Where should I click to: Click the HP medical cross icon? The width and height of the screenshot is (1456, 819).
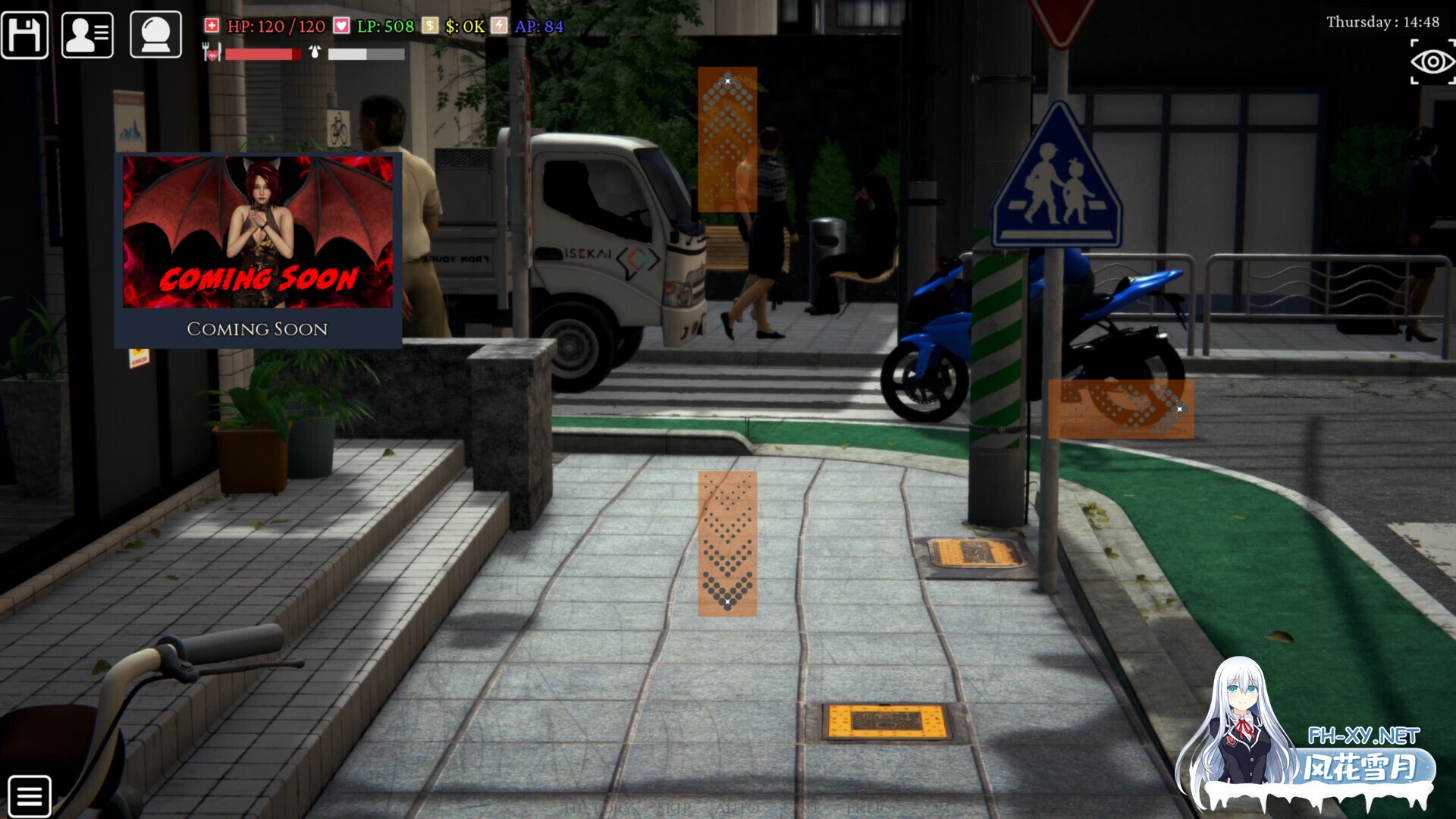click(x=211, y=25)
